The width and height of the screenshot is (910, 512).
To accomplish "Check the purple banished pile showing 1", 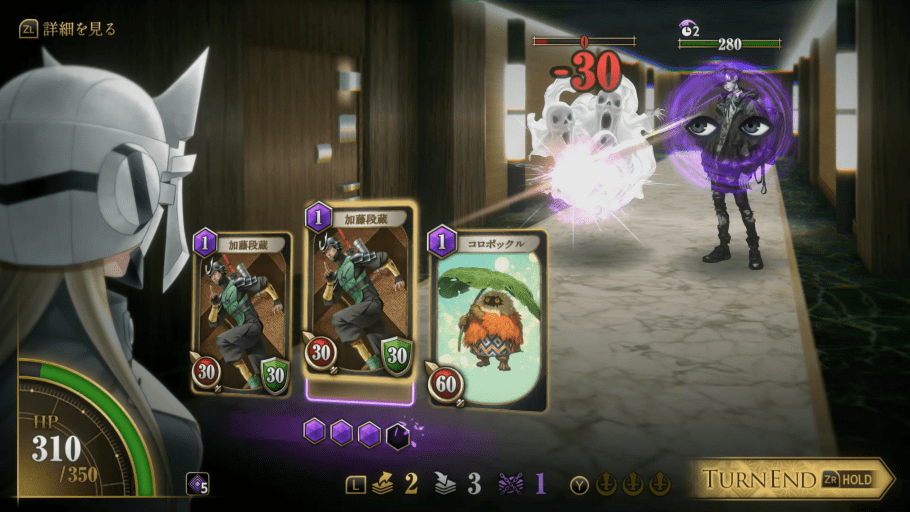I will tap(520, 484).
